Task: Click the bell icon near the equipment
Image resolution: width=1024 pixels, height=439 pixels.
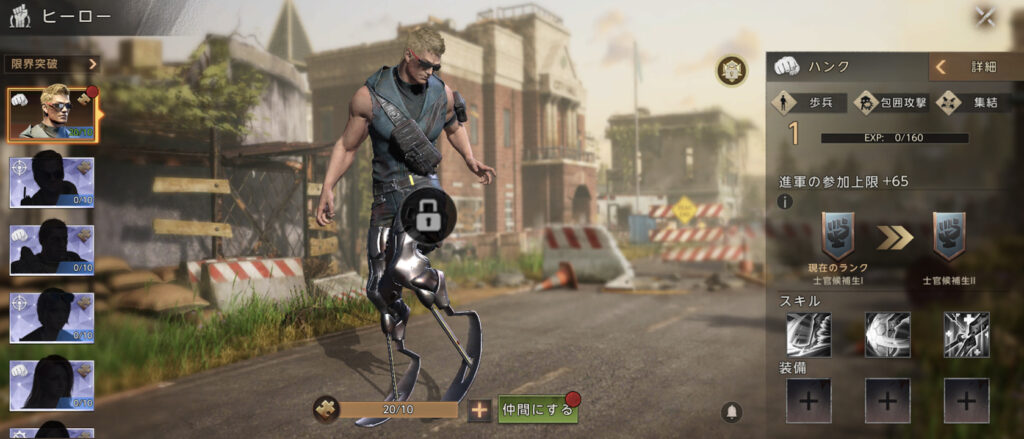Action: [x=732, y=412]
